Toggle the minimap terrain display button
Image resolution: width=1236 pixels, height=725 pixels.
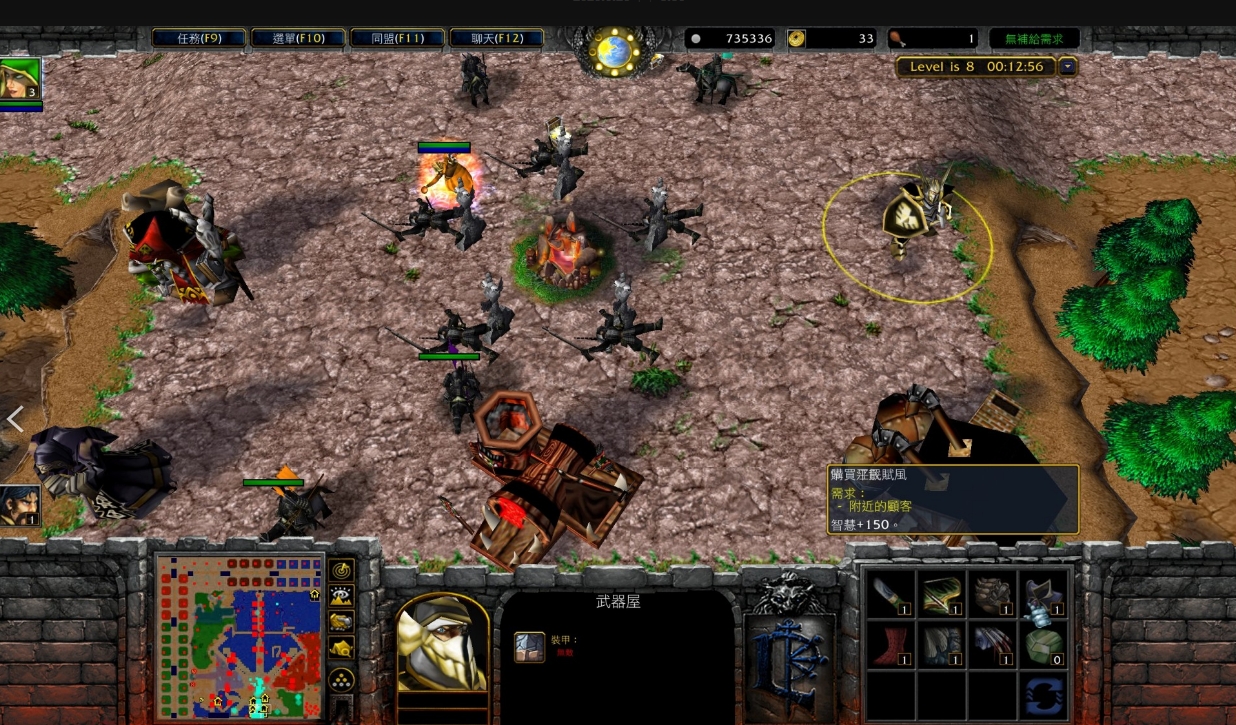[342, 596]
